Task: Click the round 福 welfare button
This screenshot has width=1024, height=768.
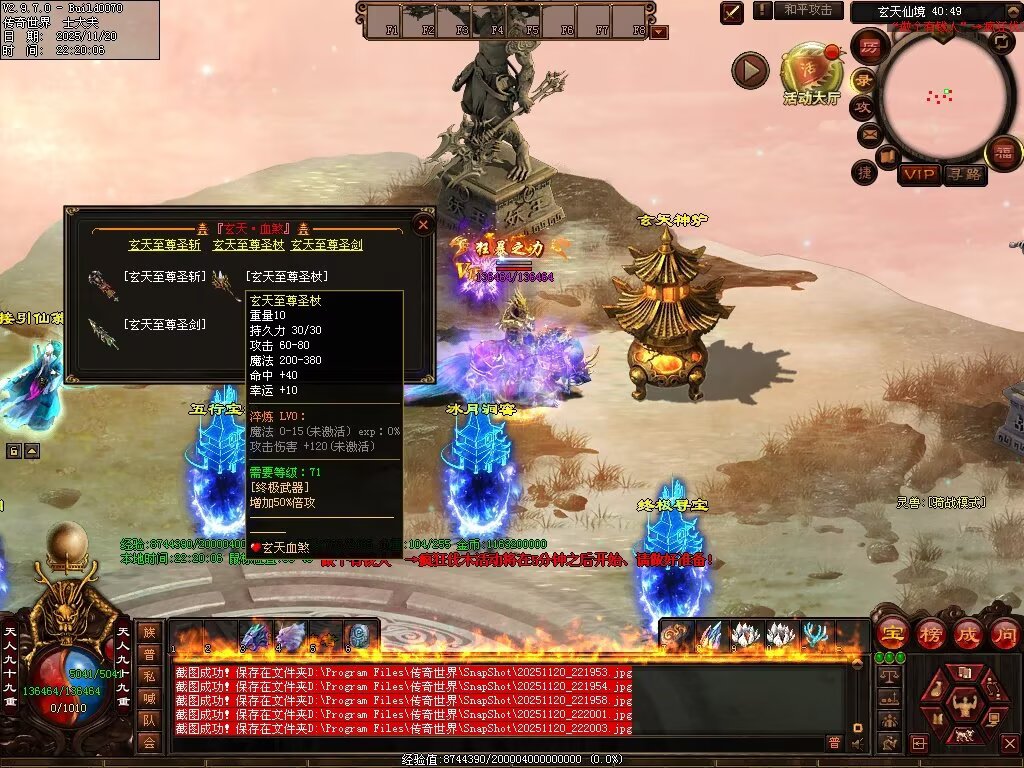Action: click(1003, 153)
